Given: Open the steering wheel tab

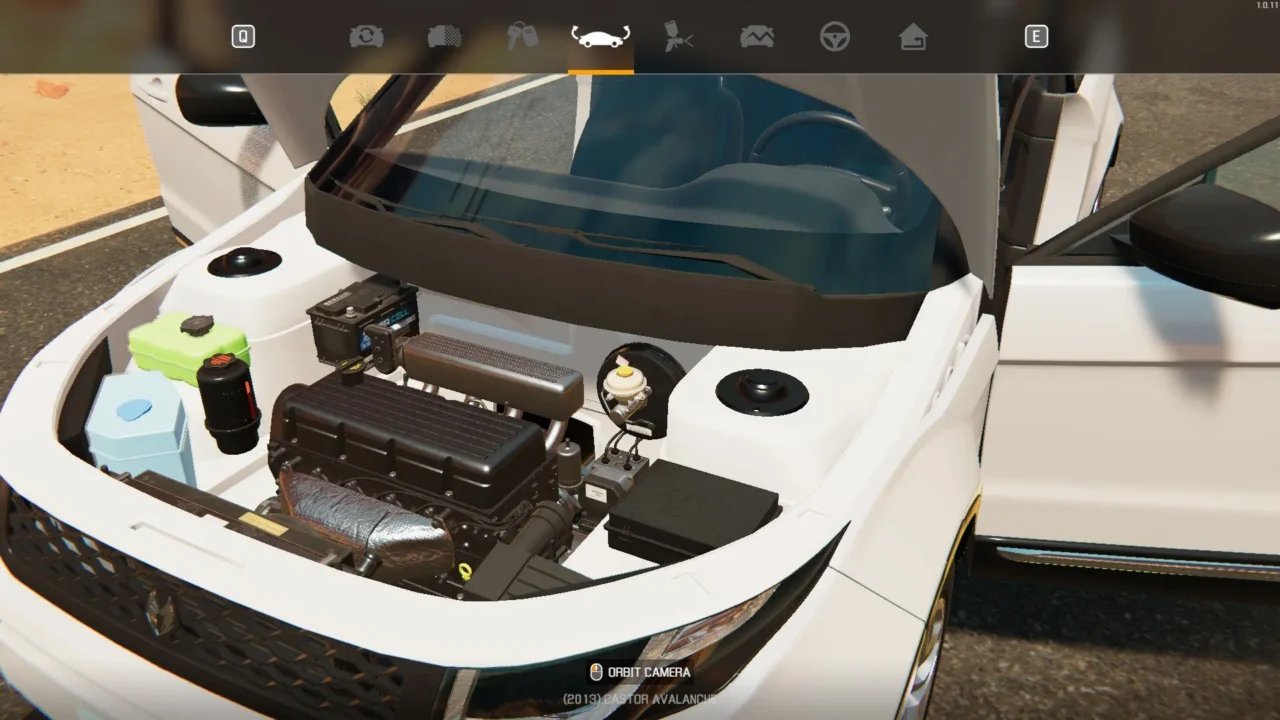Looking at the screenshot, I should [835, 37].
